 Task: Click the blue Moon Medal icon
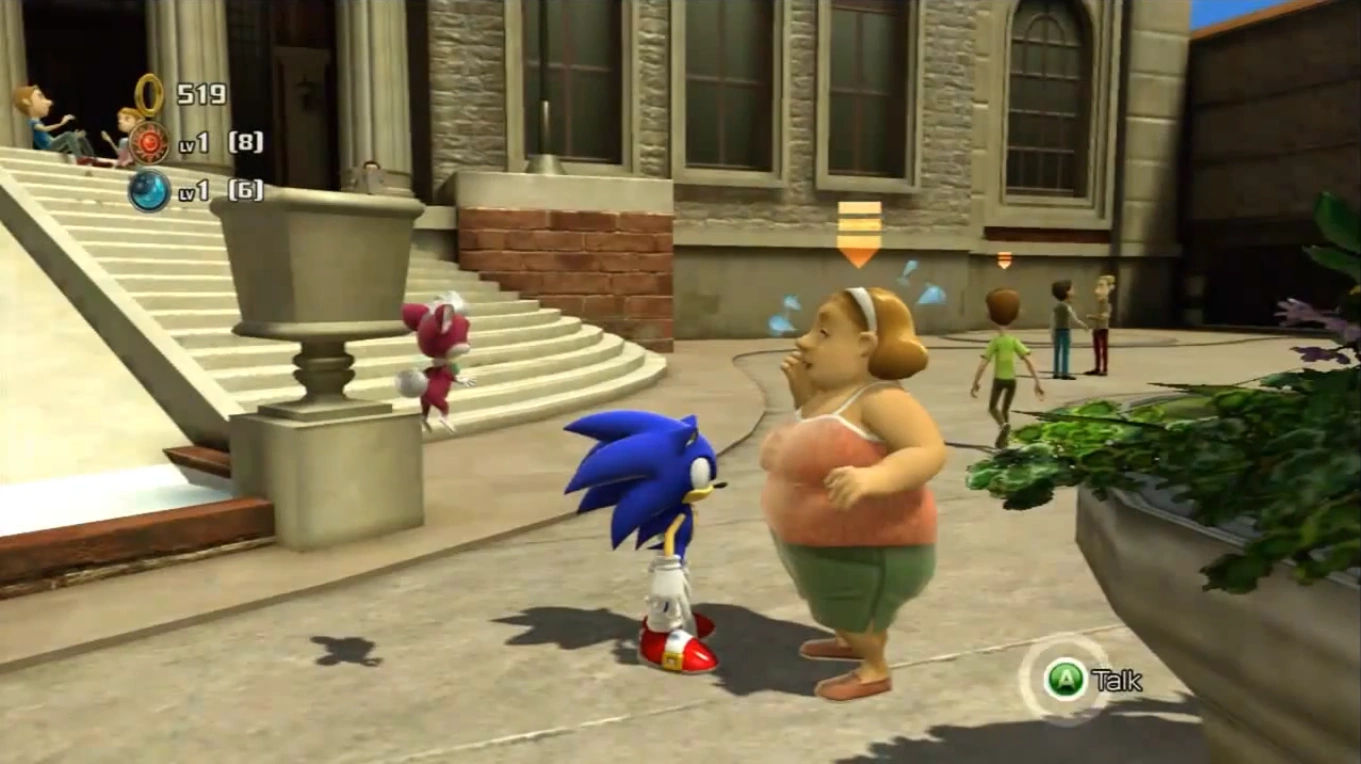[x=149, y=190]
